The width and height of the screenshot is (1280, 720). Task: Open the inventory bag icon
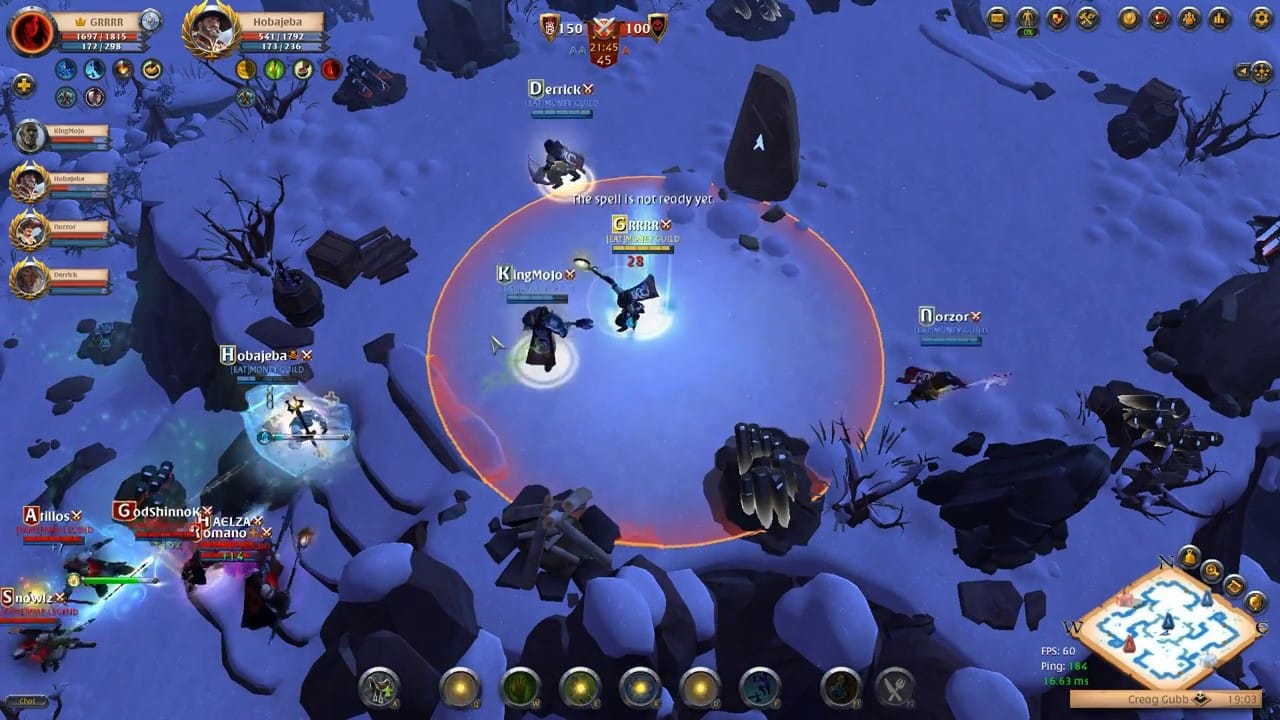[x=996, y=15]
